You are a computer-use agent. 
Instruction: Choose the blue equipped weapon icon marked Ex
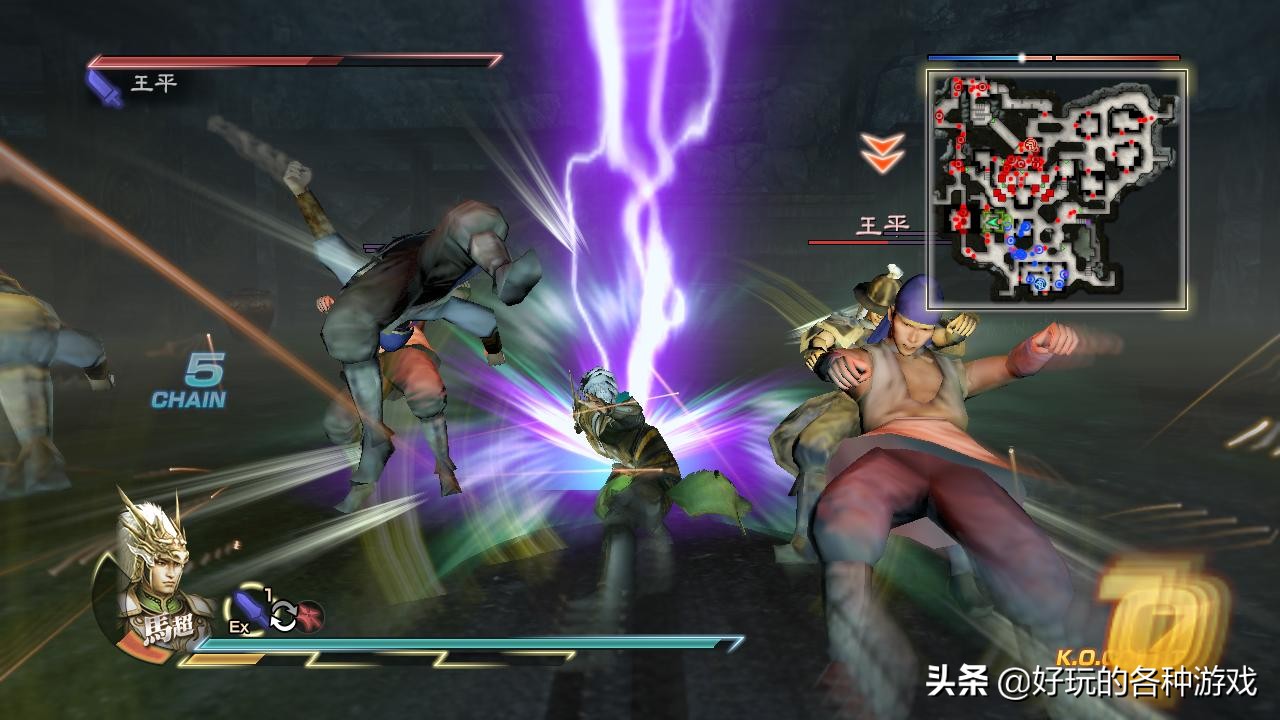click(x=251, y=610)
